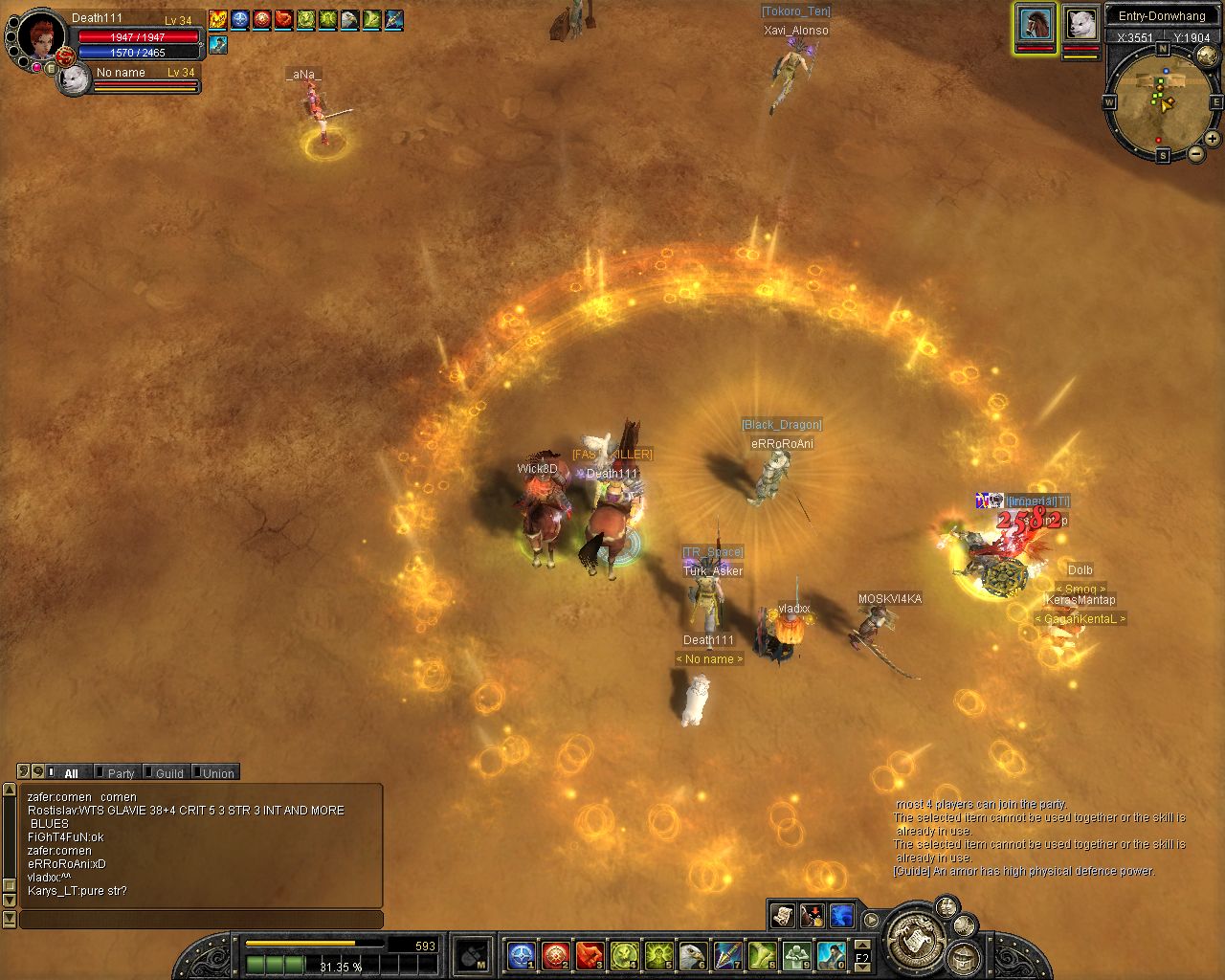Switch hotbar page with the up arrow
This screenshot has width=1225, height=980.
(x=862, y=947)
